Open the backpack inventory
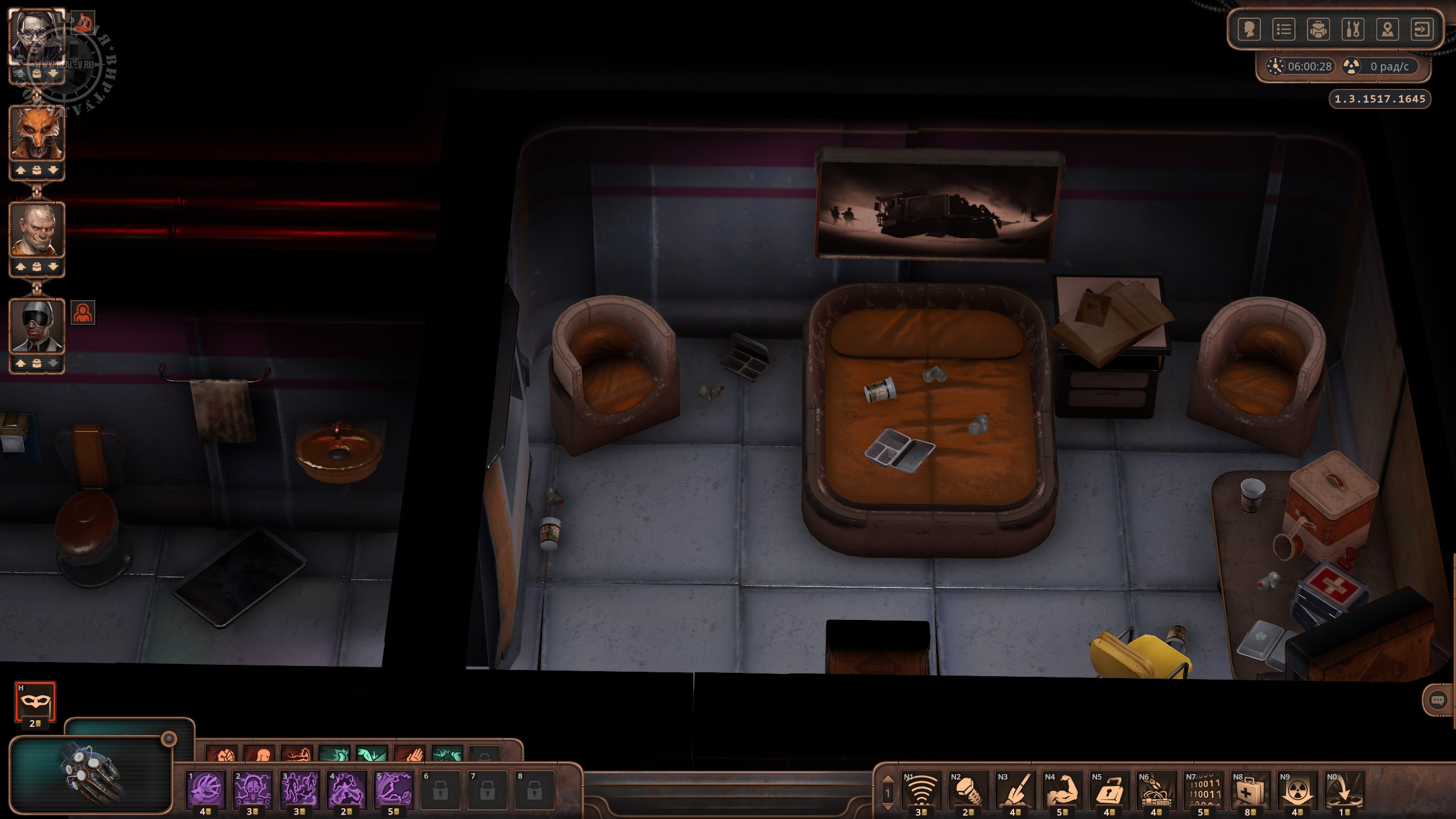This screenshot has width=1456, height=819. [x=1318, y=30]
